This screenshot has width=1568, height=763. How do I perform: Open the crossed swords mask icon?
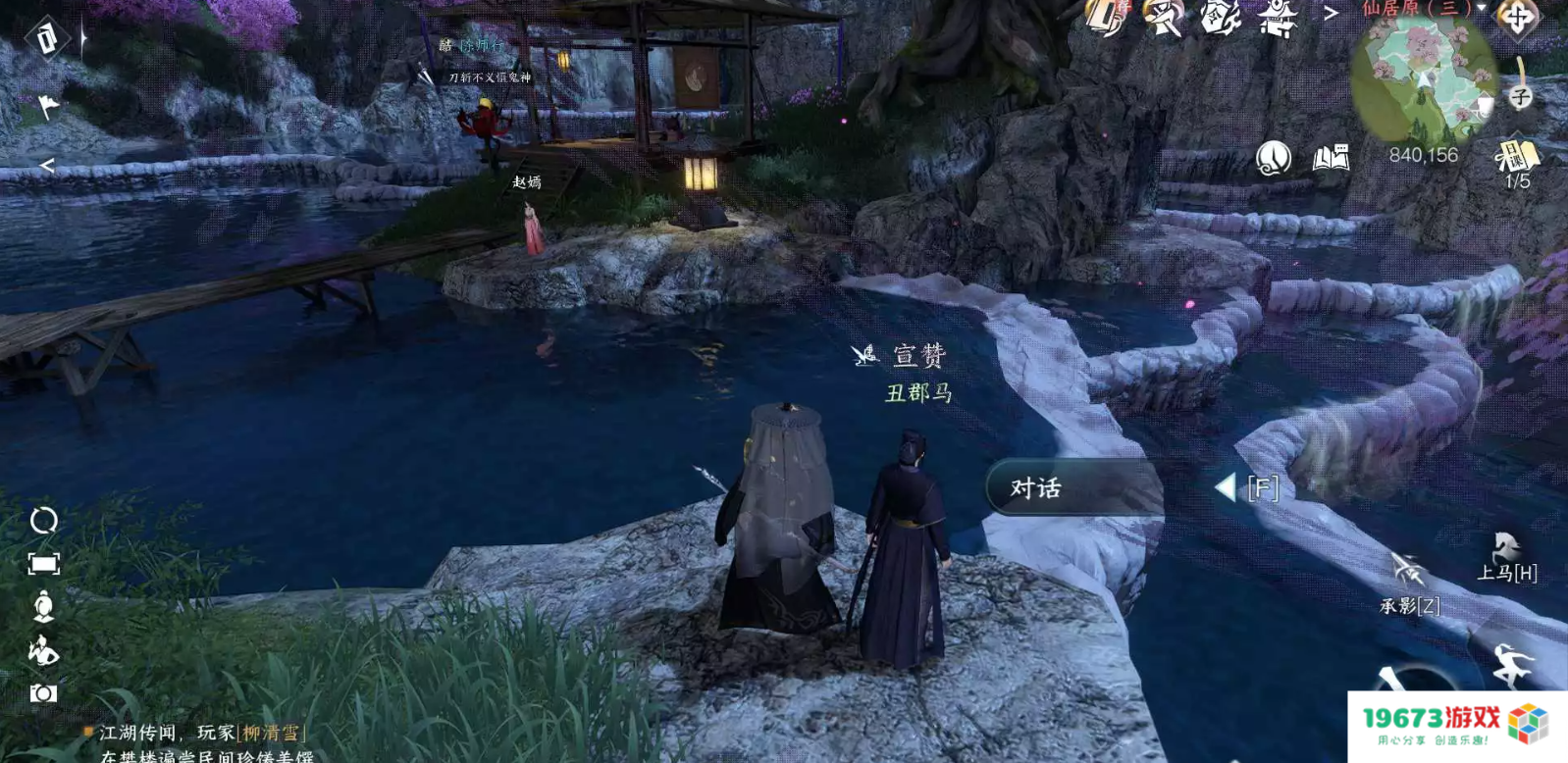coord(1164,18)
